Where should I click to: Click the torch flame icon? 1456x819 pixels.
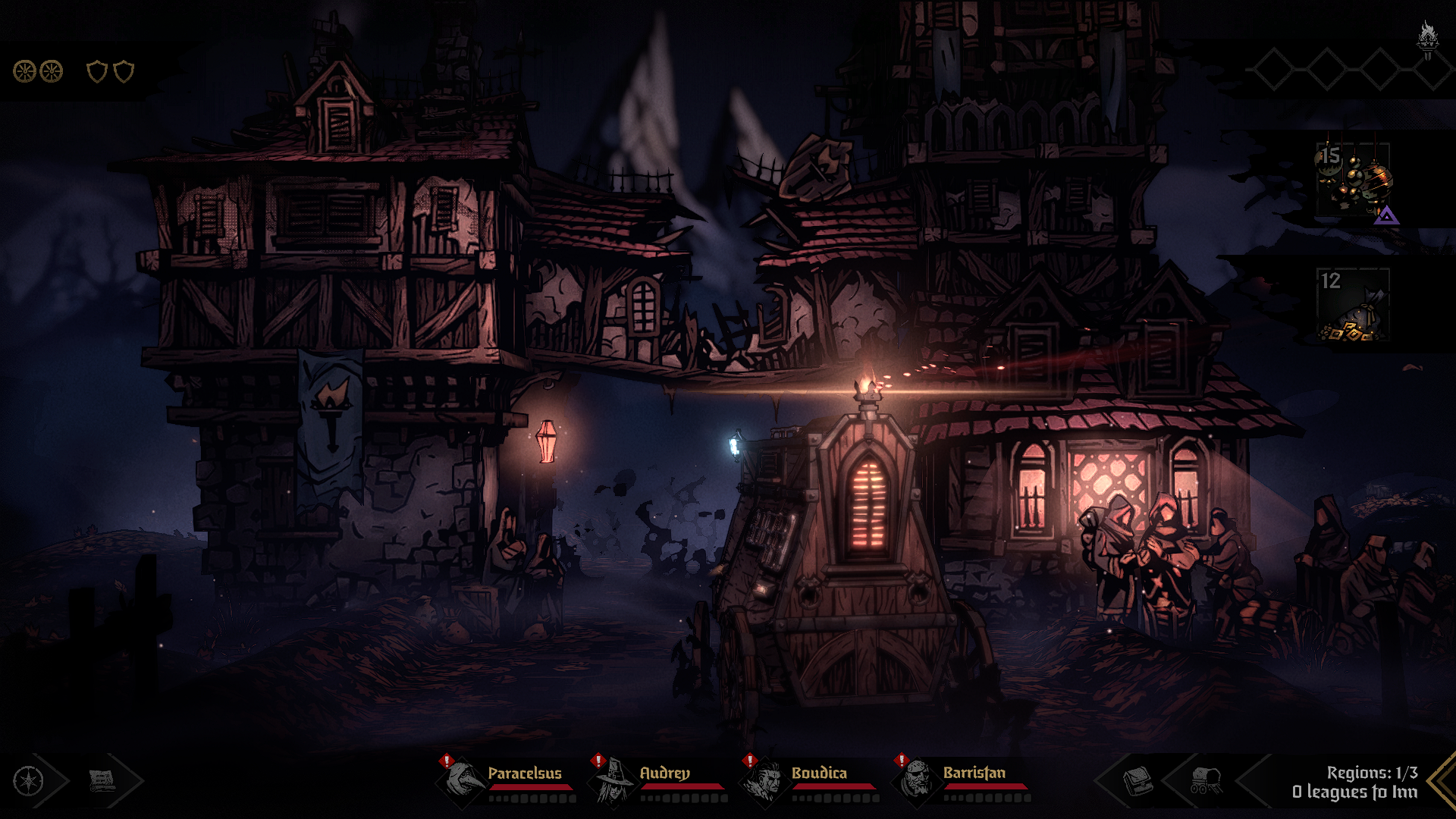1428,38
